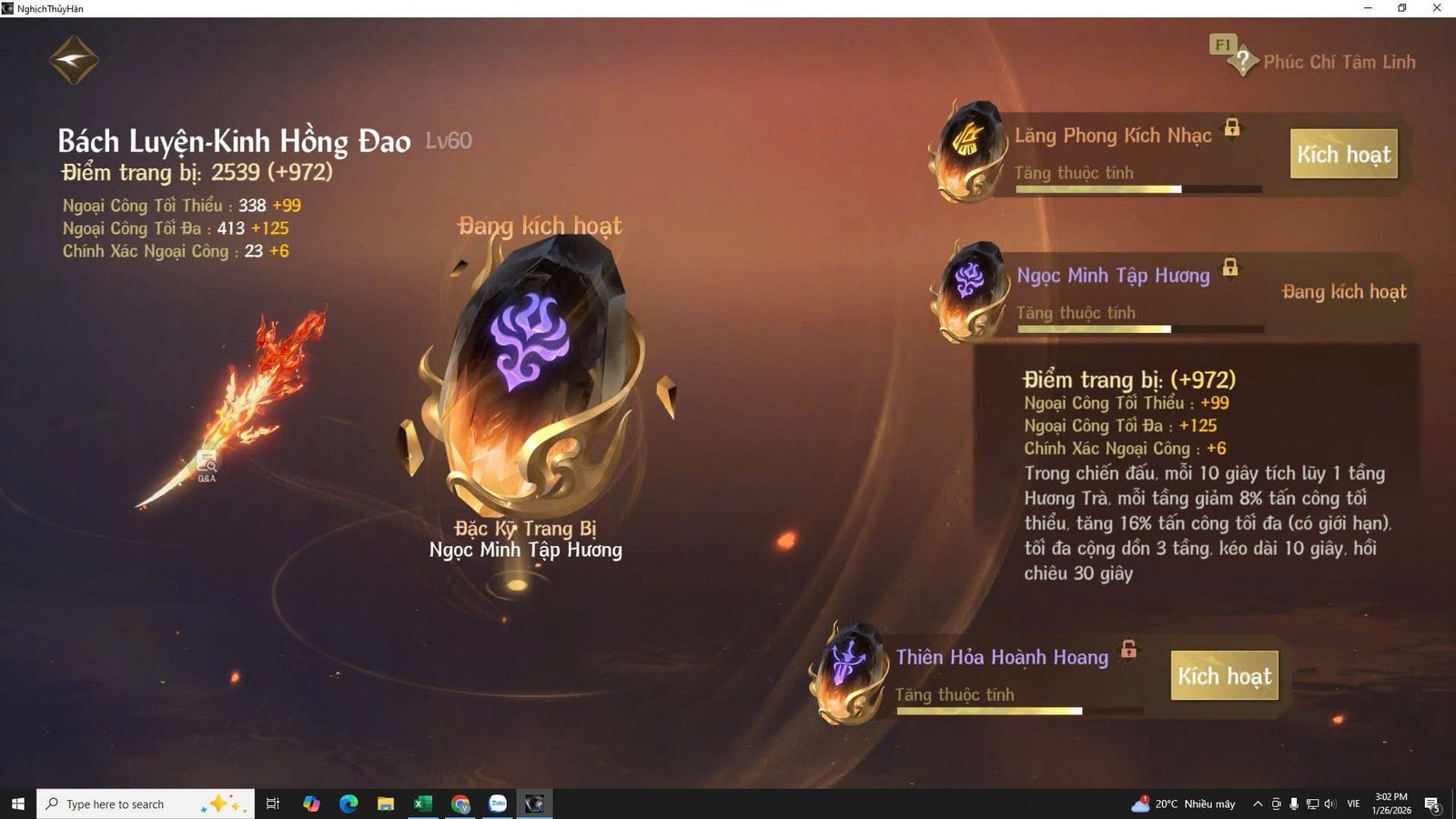Open the Q&A icon near the flaming sword
This screenshot has width=1456, height=819.
(207, 464)
